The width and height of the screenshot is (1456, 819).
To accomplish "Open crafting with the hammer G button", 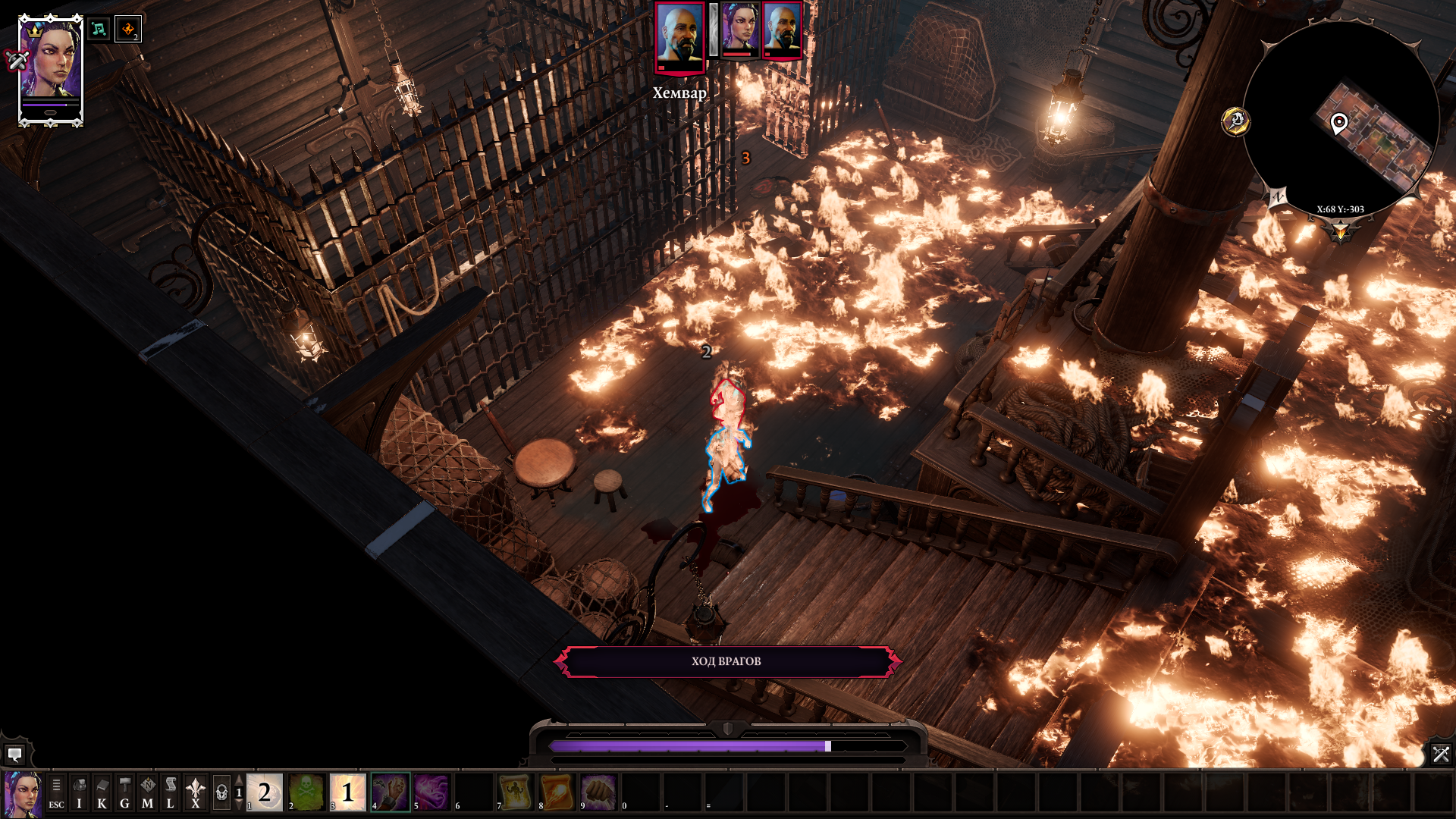I will [124, 792].
